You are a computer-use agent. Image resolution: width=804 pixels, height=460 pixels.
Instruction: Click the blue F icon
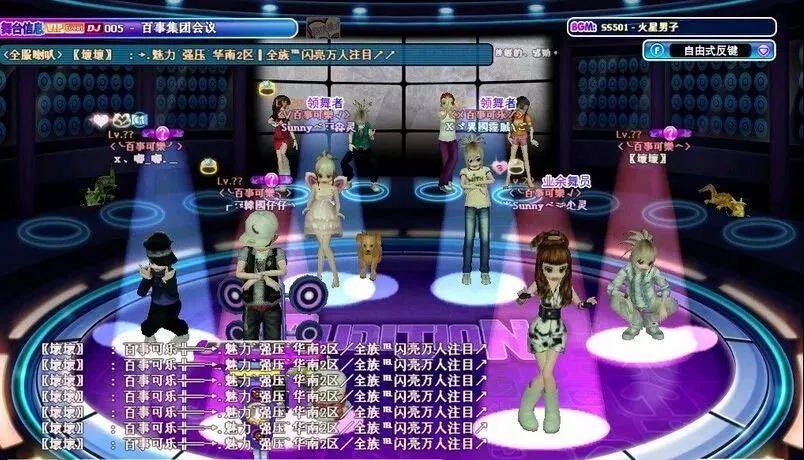[657, 49]
